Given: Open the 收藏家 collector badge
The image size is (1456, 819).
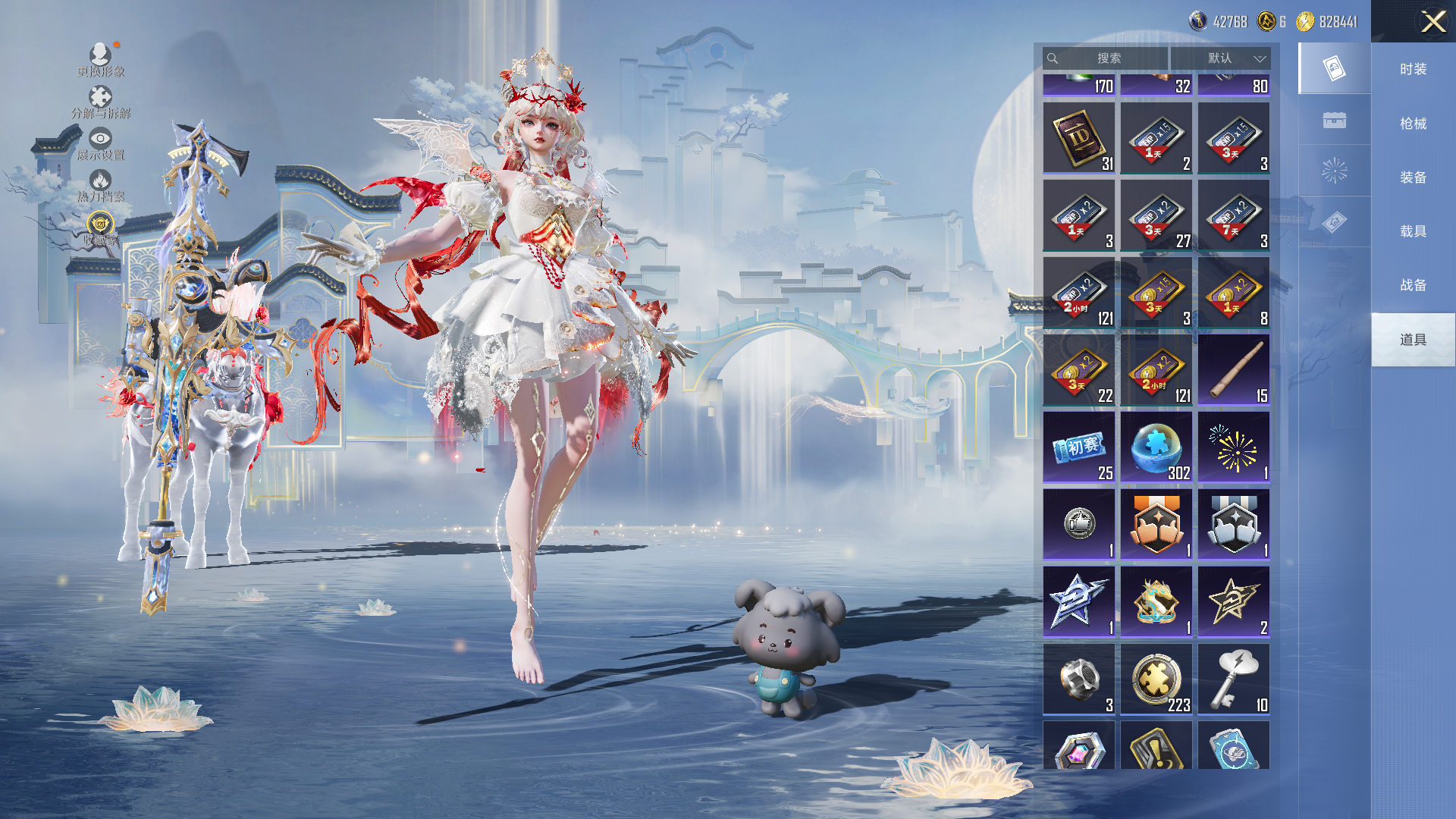Looking at the screenshot, I should point(100,227).
